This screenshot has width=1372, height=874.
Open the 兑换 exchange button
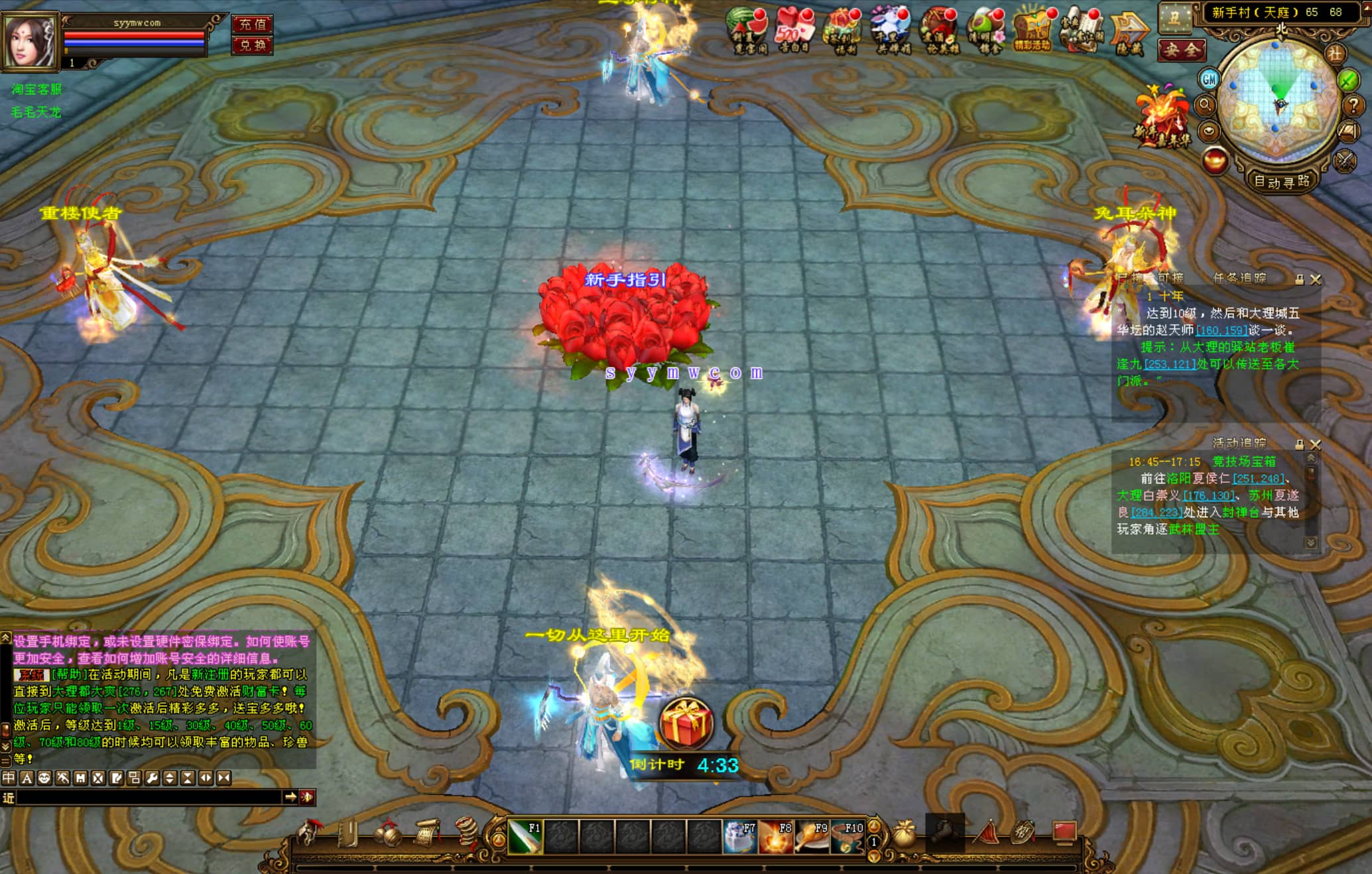pos(252,45)
